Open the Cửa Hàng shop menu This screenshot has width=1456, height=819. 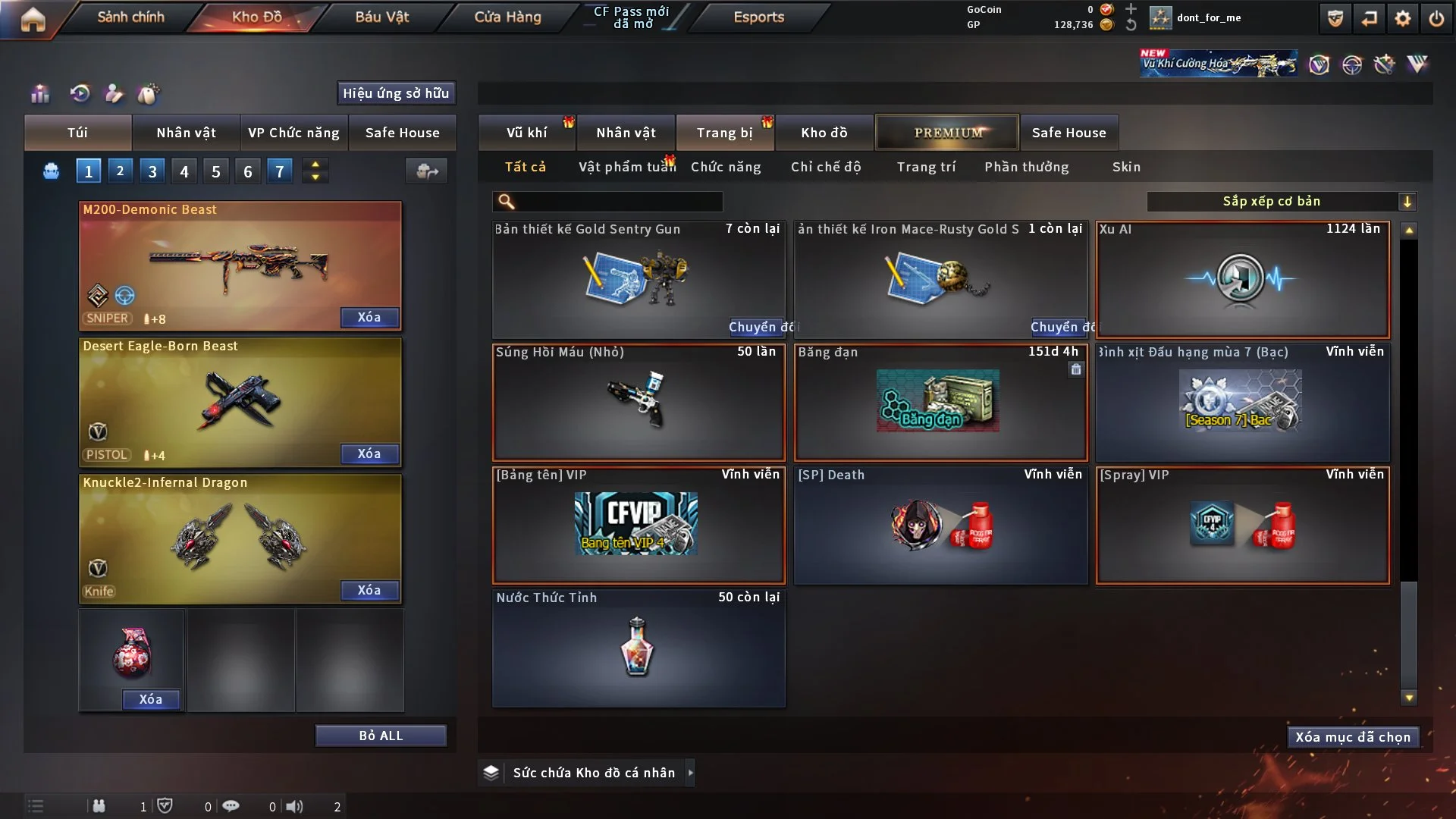[x=507, y=17]
